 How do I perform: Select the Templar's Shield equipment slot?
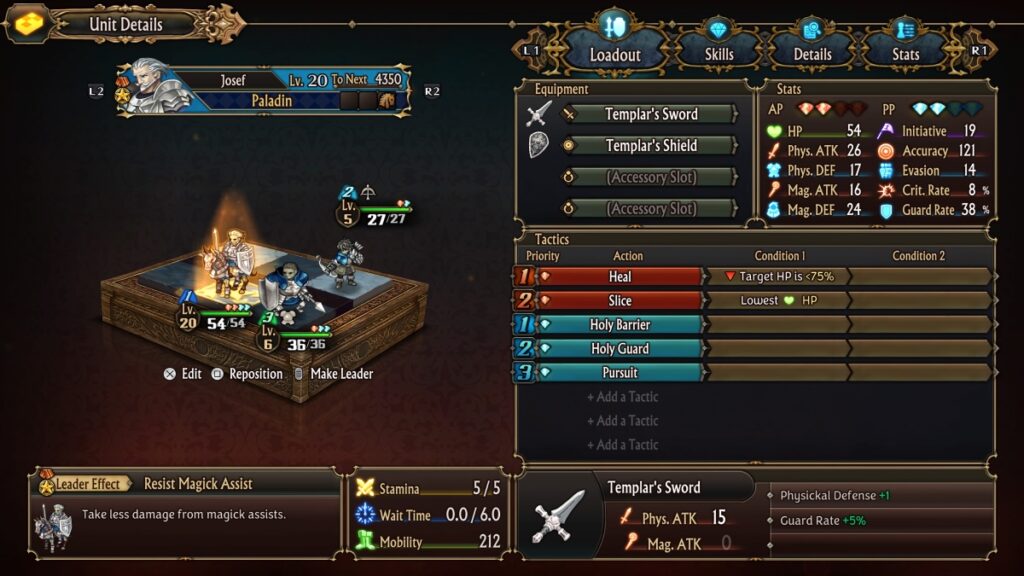pos(651,146)
